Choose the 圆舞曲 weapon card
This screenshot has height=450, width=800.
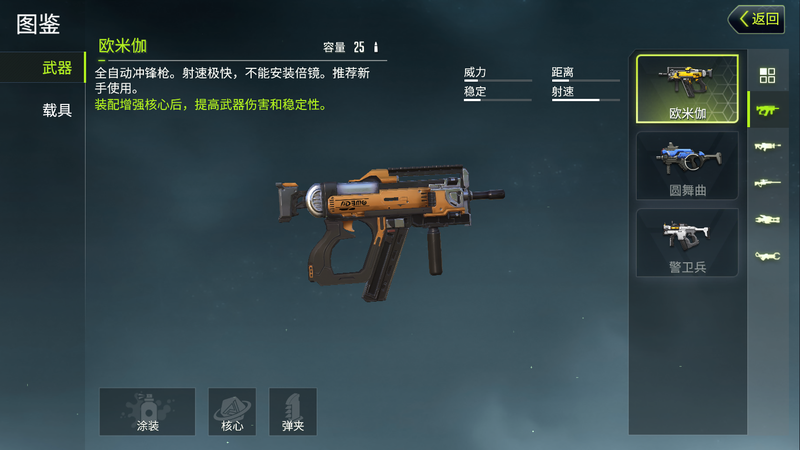pyautogui.click(x=687, y=165)
